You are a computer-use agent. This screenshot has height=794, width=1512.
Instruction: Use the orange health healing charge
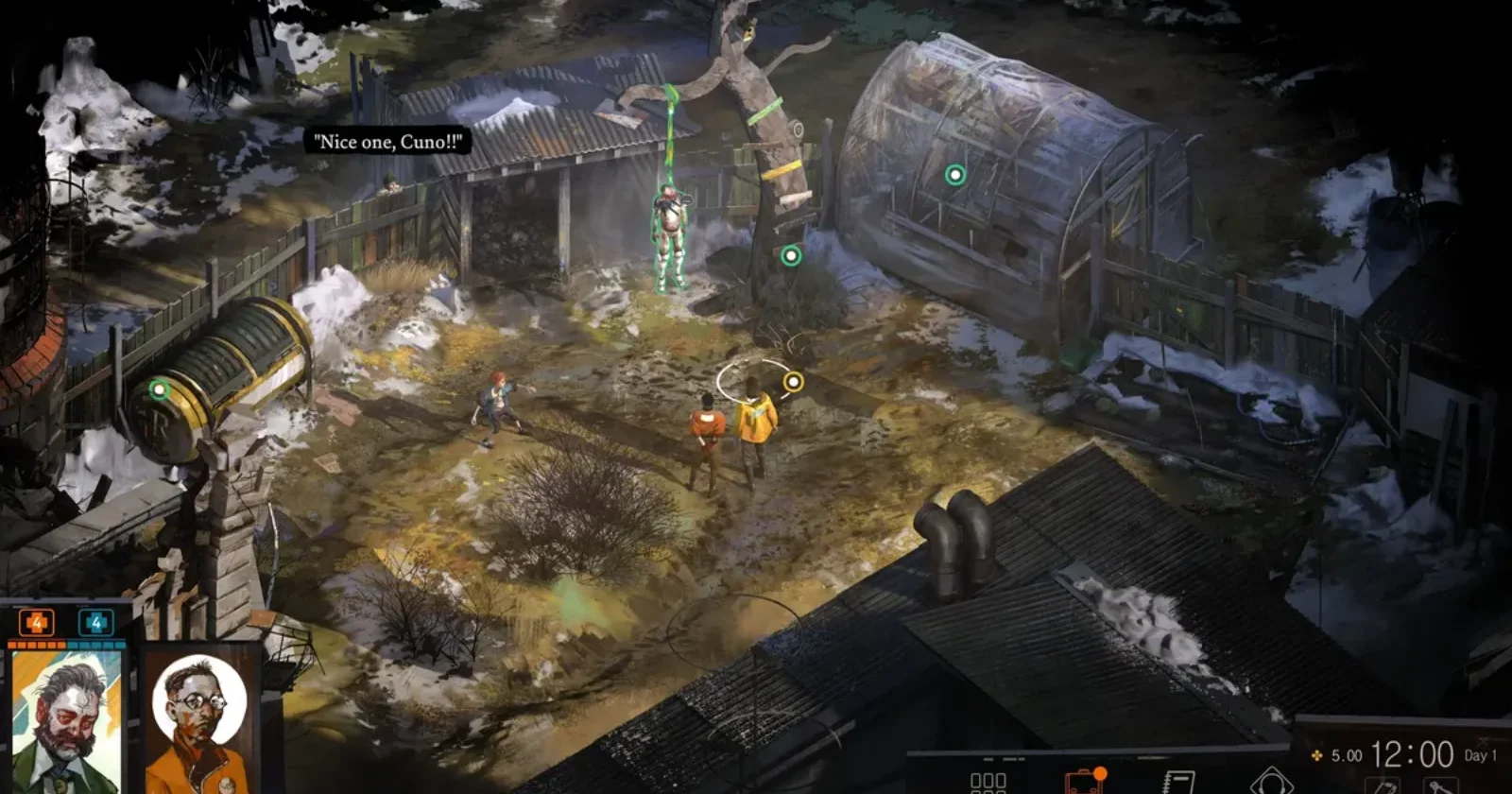coord(37,623)
